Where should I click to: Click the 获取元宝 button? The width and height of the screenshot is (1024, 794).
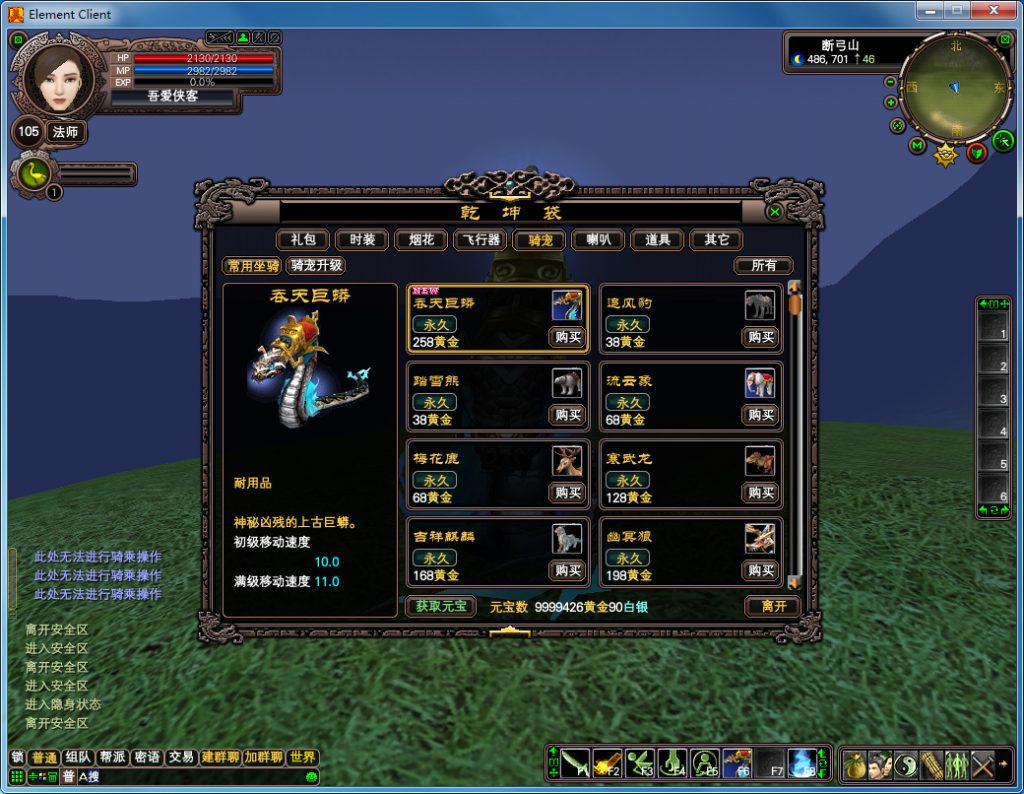[441, 606]
